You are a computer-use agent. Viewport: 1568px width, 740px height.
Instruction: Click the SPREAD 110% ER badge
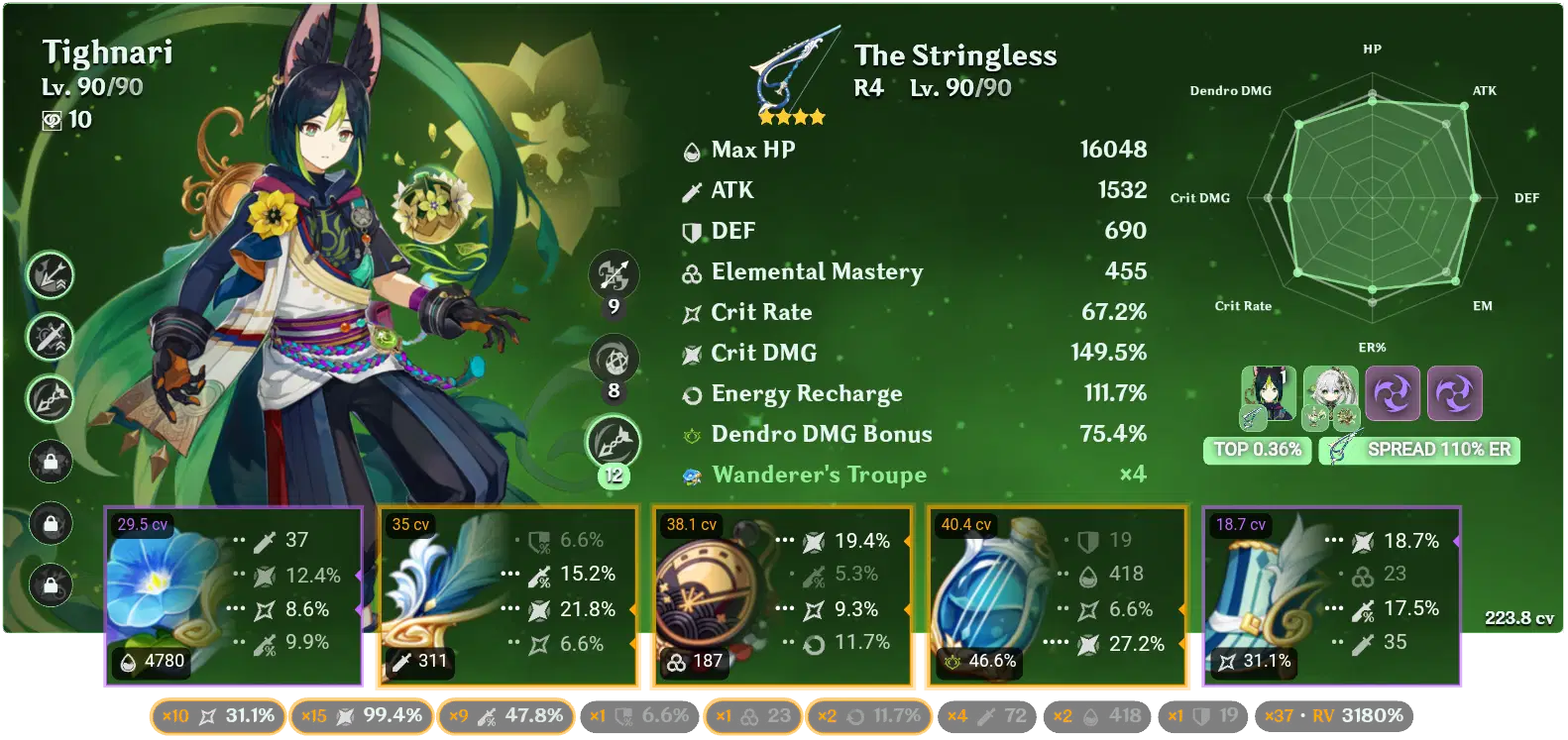1419,449
